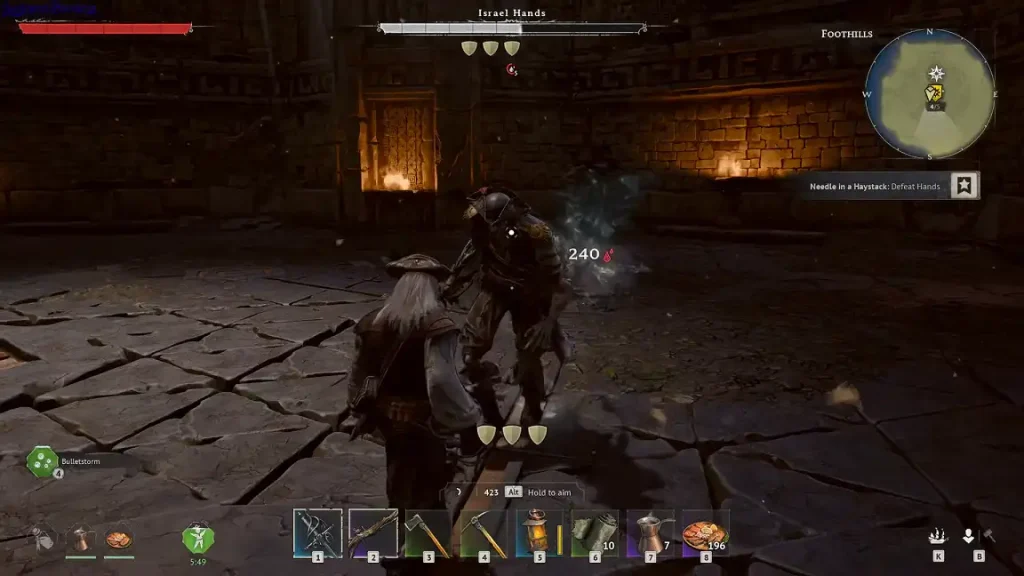Select the crossed pistols weapon slot
This screenshot has height=576, width=1024.
(x=318, y=532)
